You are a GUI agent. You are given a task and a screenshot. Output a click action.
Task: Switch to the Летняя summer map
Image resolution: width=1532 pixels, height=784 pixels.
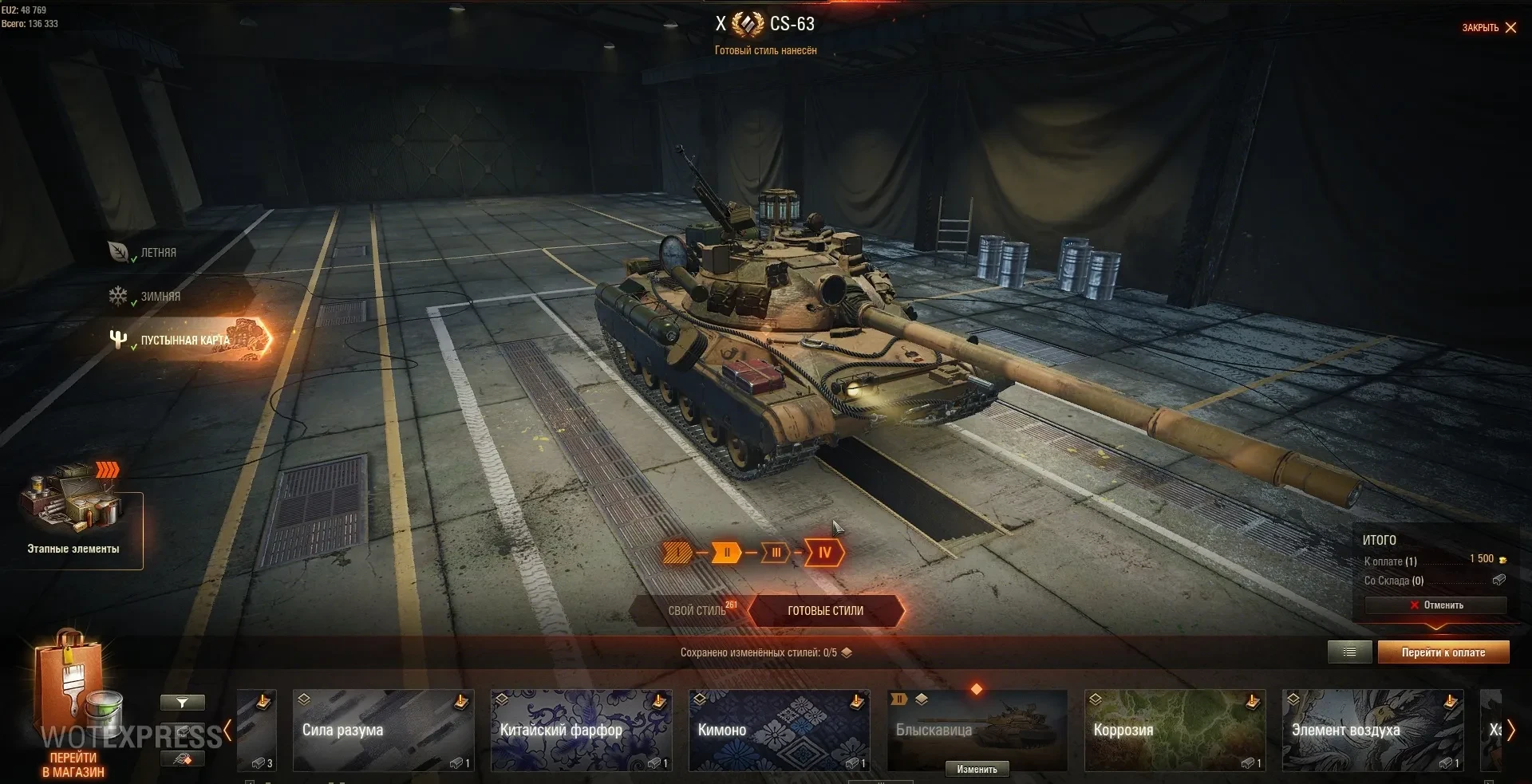click(x=158, y=253)
